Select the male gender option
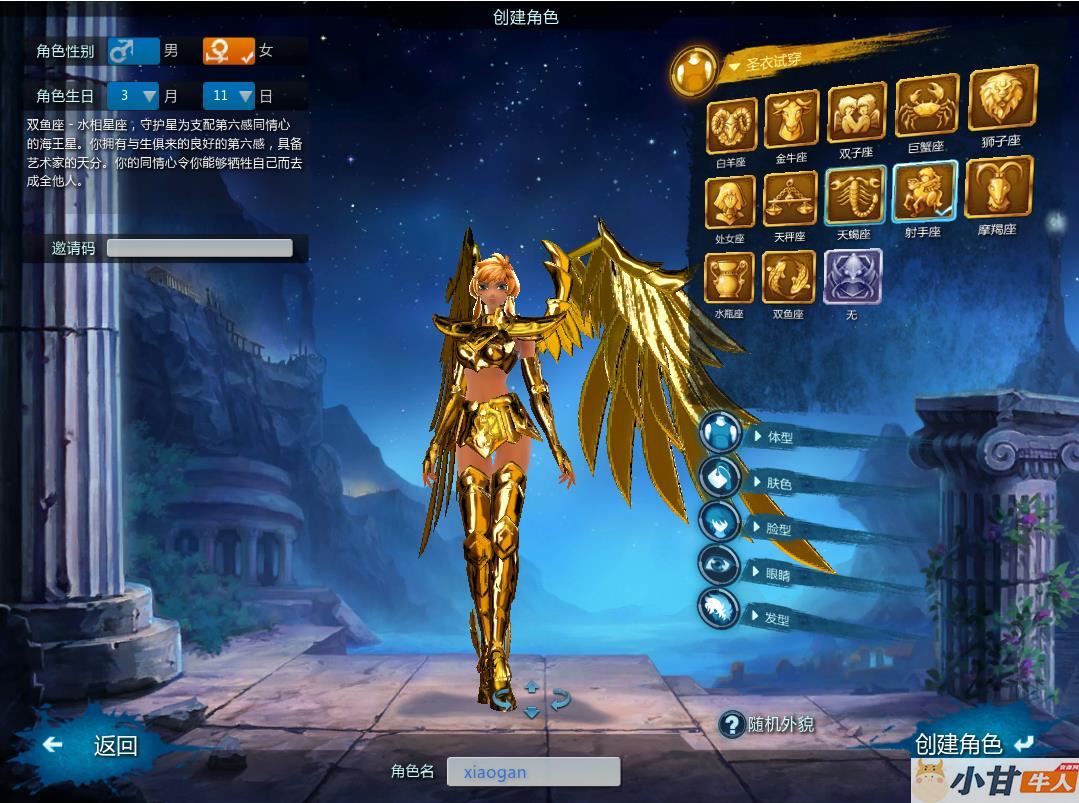Image resolution: width=1079 pixels, height=803 pixels. [134, 50]
